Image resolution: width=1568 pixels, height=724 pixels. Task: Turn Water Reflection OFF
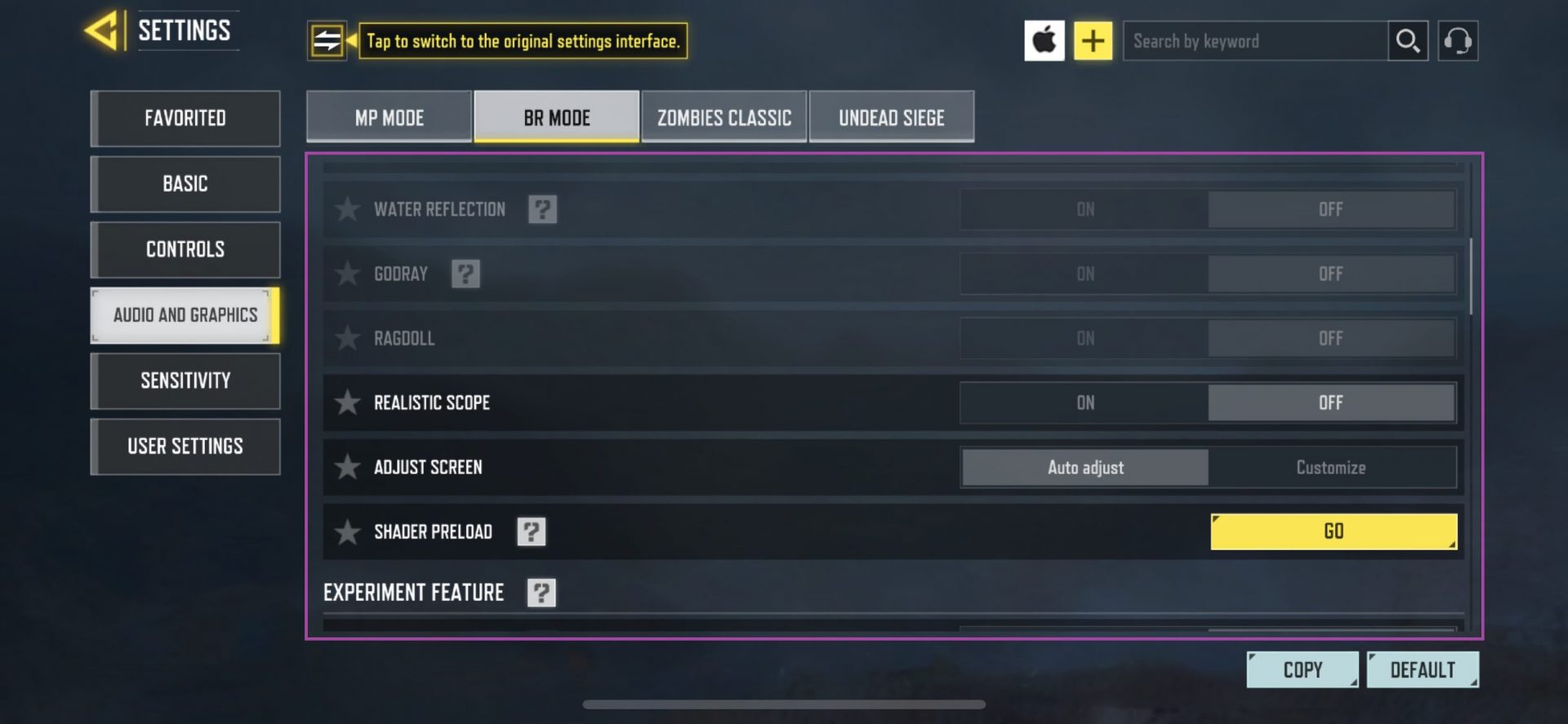(1331, 209)
